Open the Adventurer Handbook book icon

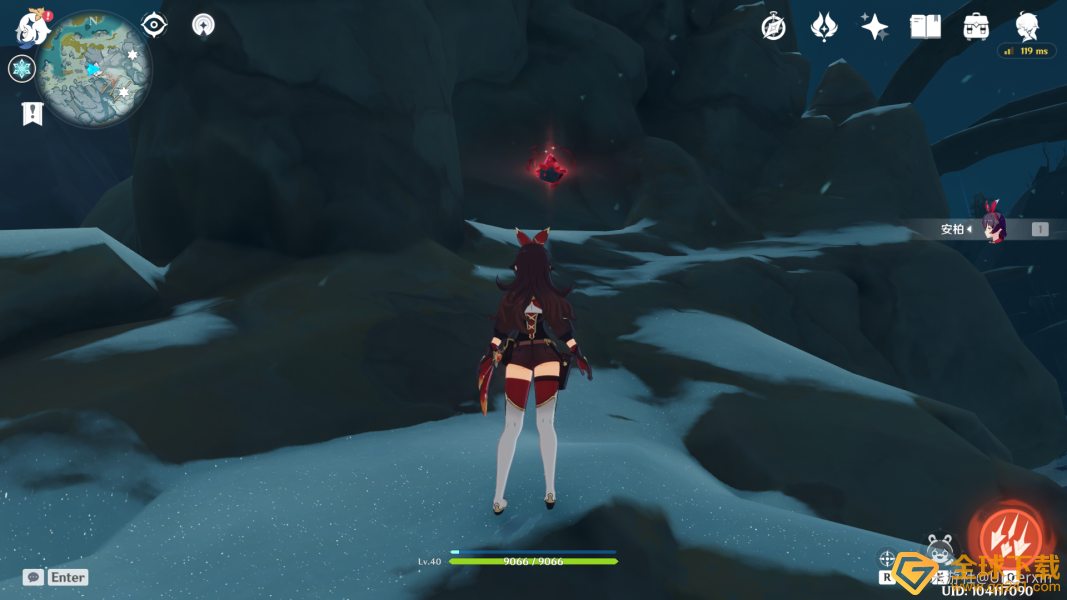point(925,27)
